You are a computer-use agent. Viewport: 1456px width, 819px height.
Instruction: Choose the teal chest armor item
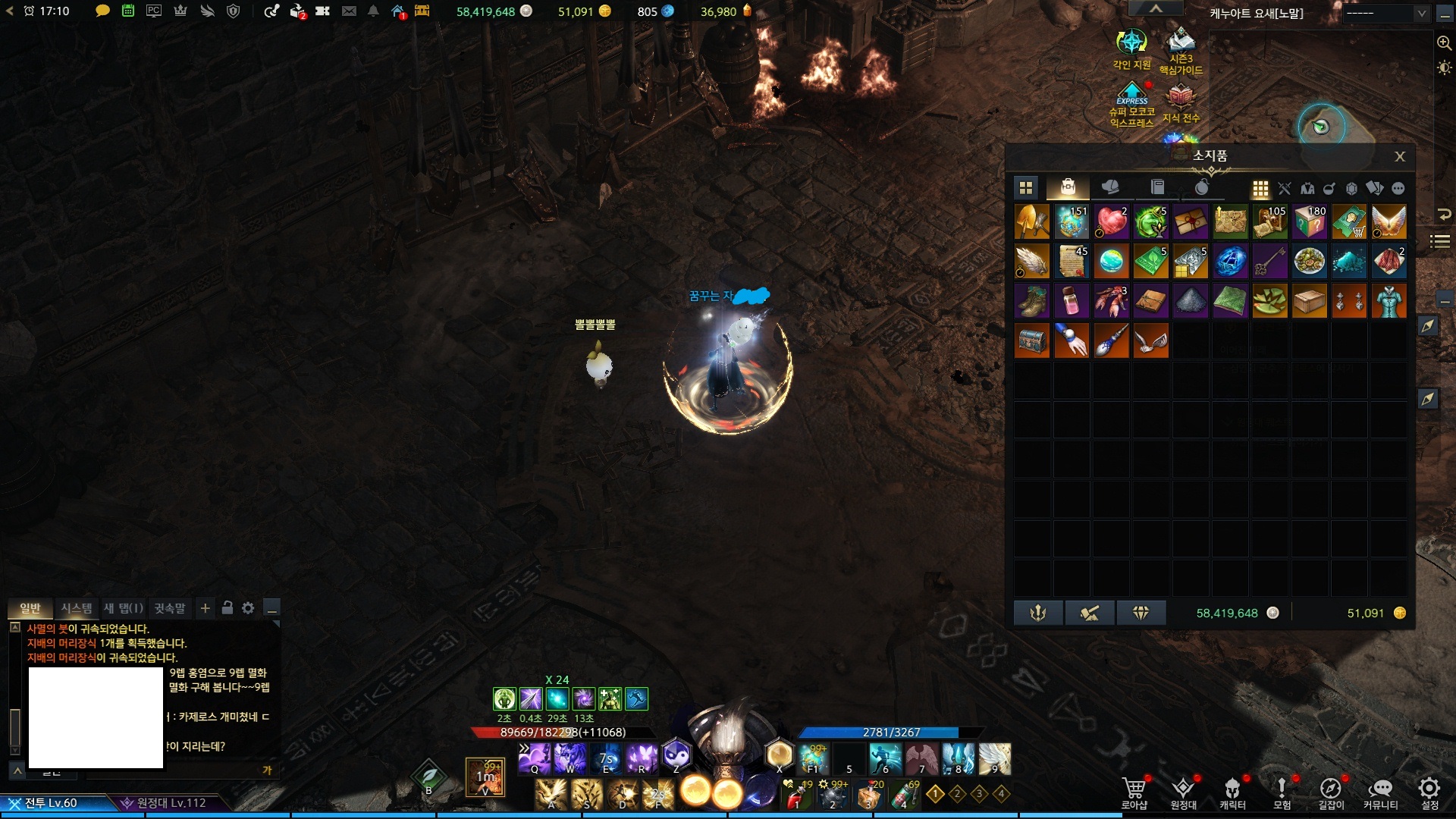click(1389, 301)
